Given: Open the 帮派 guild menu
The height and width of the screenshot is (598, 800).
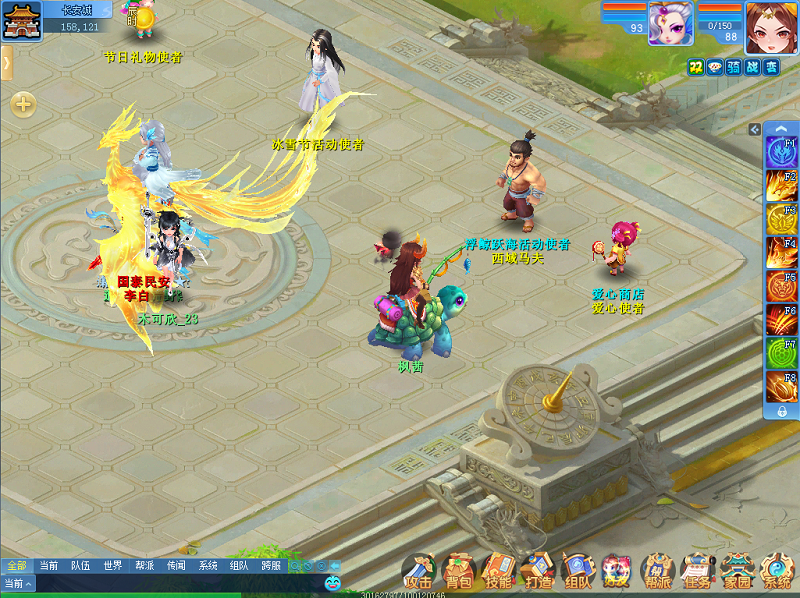Looking at the screenshot, I should [657, 571].
